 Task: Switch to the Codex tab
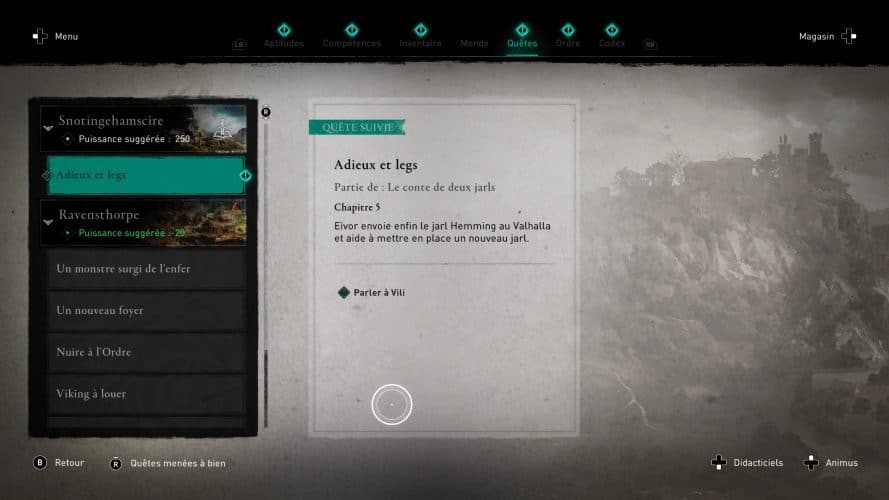pyautogui.click(x=611, y=43)
